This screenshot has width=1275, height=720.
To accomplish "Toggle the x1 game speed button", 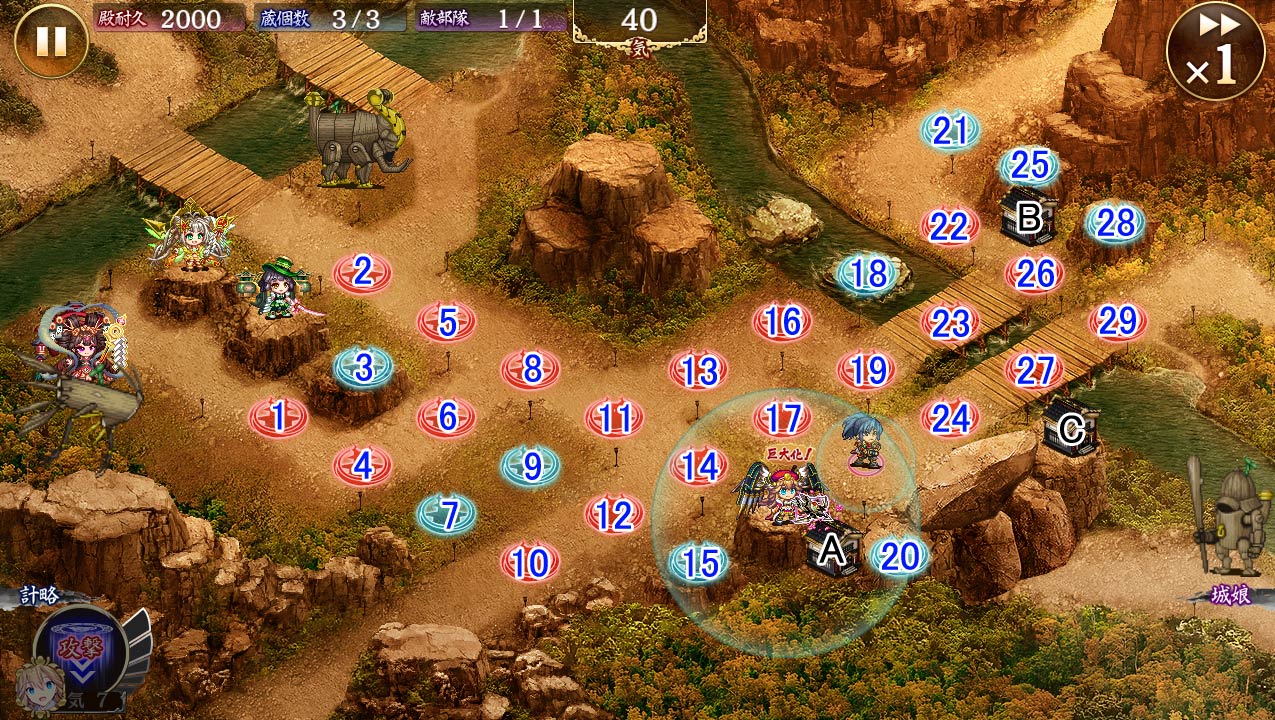I will coord(1215,51).
